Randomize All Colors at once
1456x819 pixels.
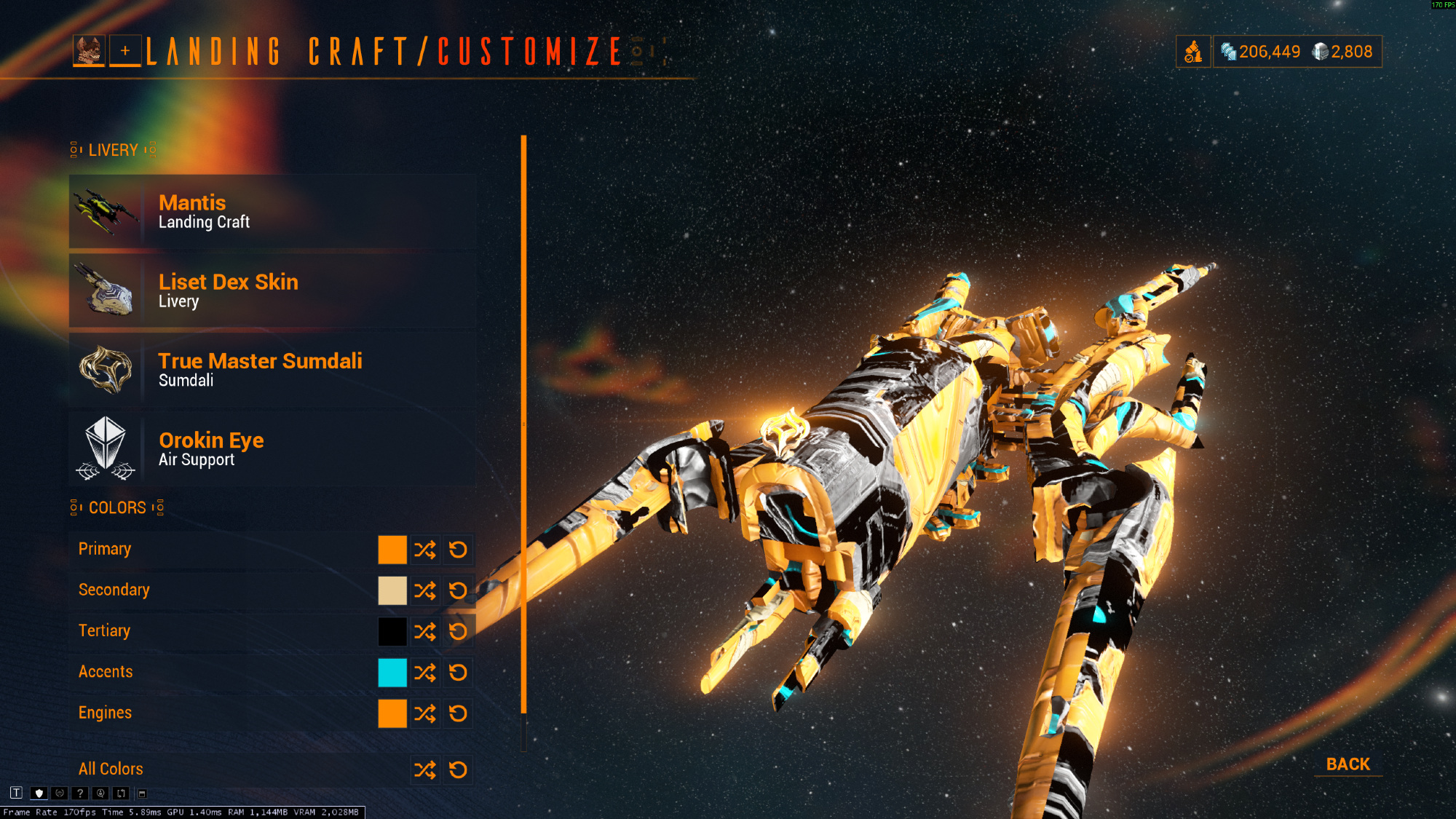pos(425,769)
